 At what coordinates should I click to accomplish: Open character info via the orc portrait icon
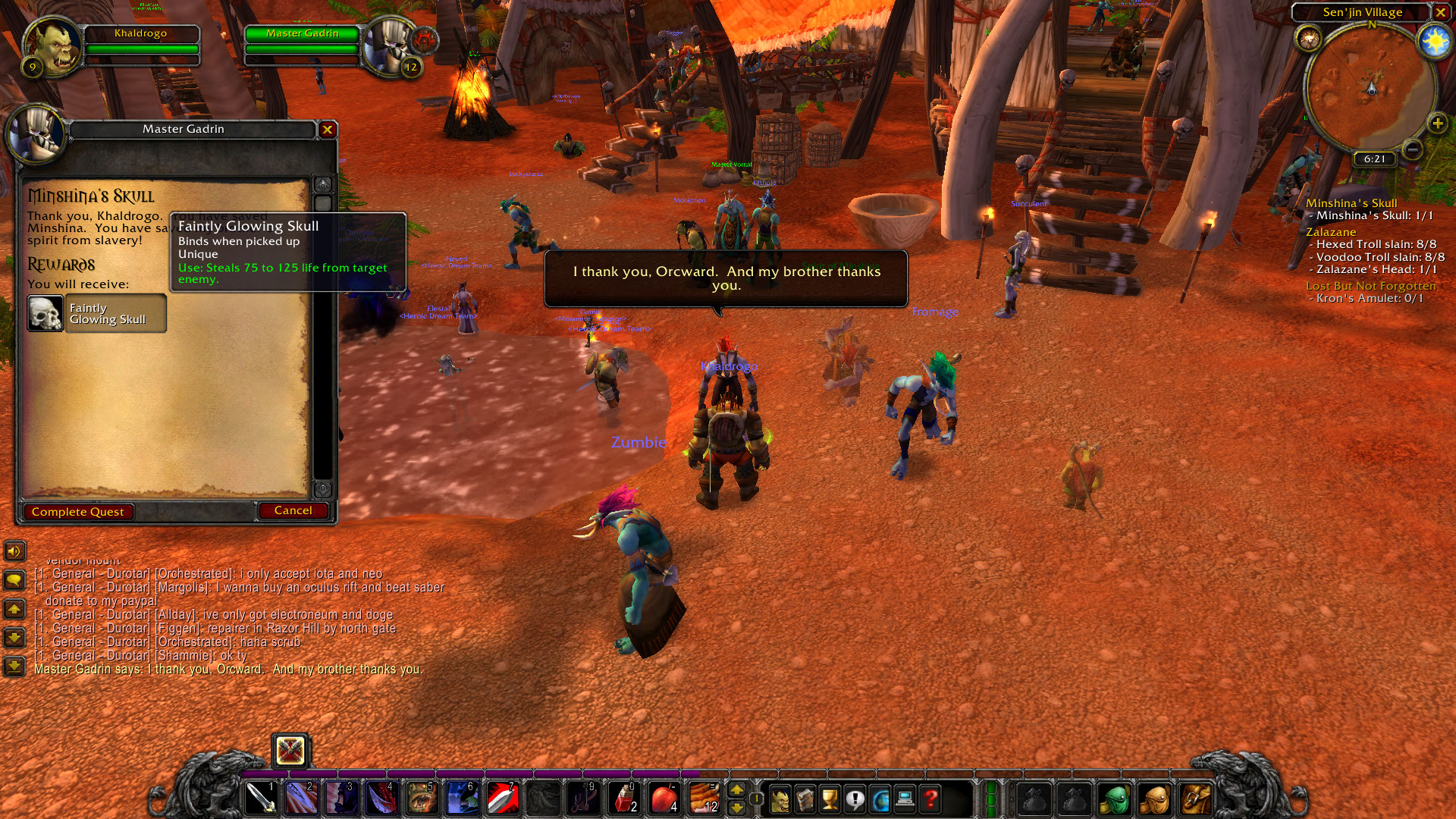pyautogui.click(x=781, y=799)
